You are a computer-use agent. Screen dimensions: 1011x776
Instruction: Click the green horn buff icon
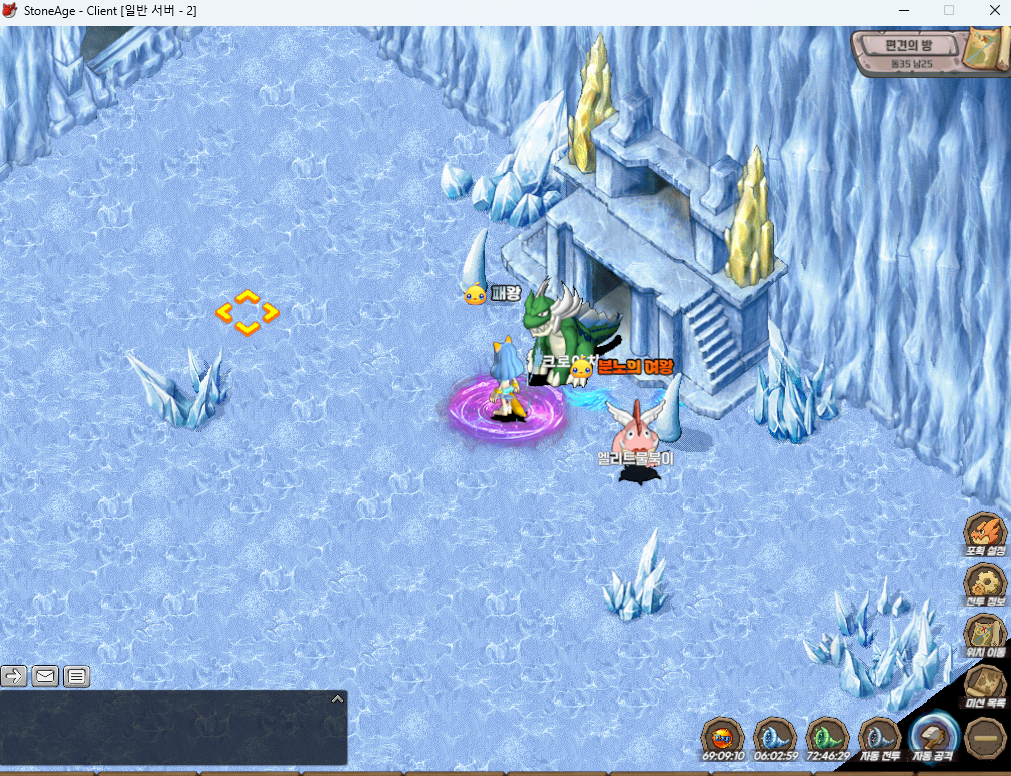(827, 738)
